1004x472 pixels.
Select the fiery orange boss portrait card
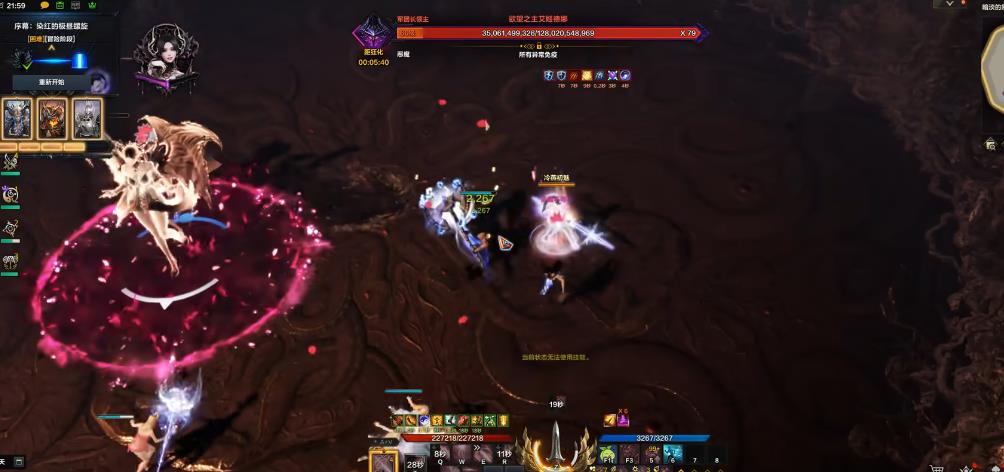[x=52, y=119]
